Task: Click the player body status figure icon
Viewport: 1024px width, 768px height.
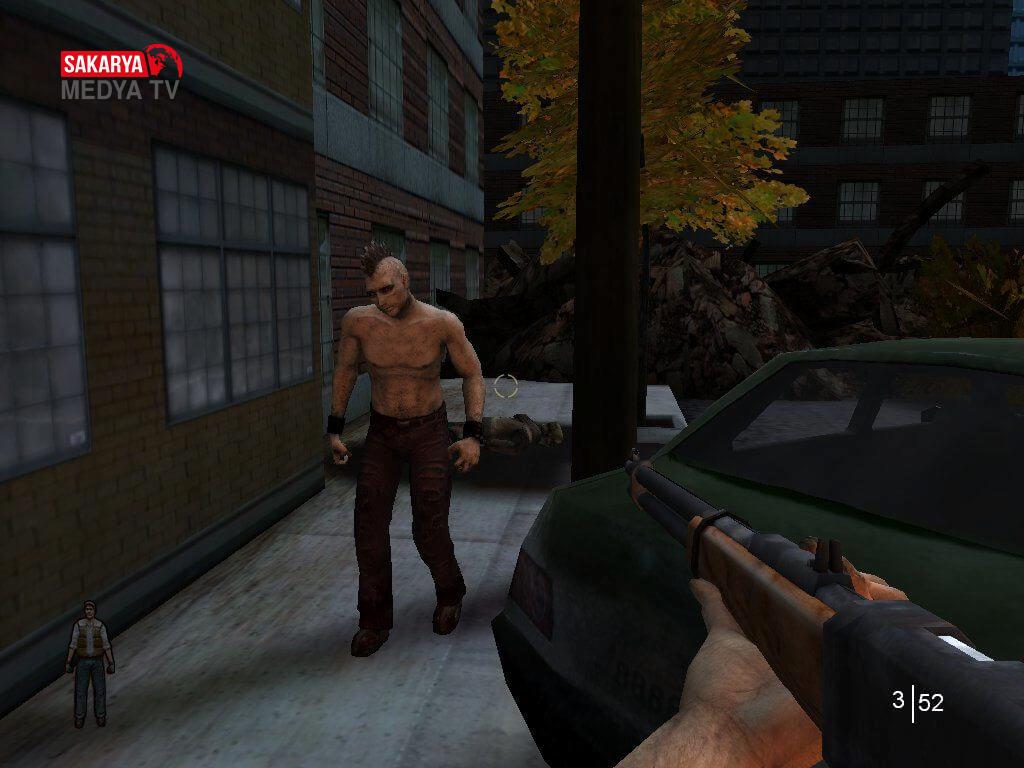Action: coord(90,663)
